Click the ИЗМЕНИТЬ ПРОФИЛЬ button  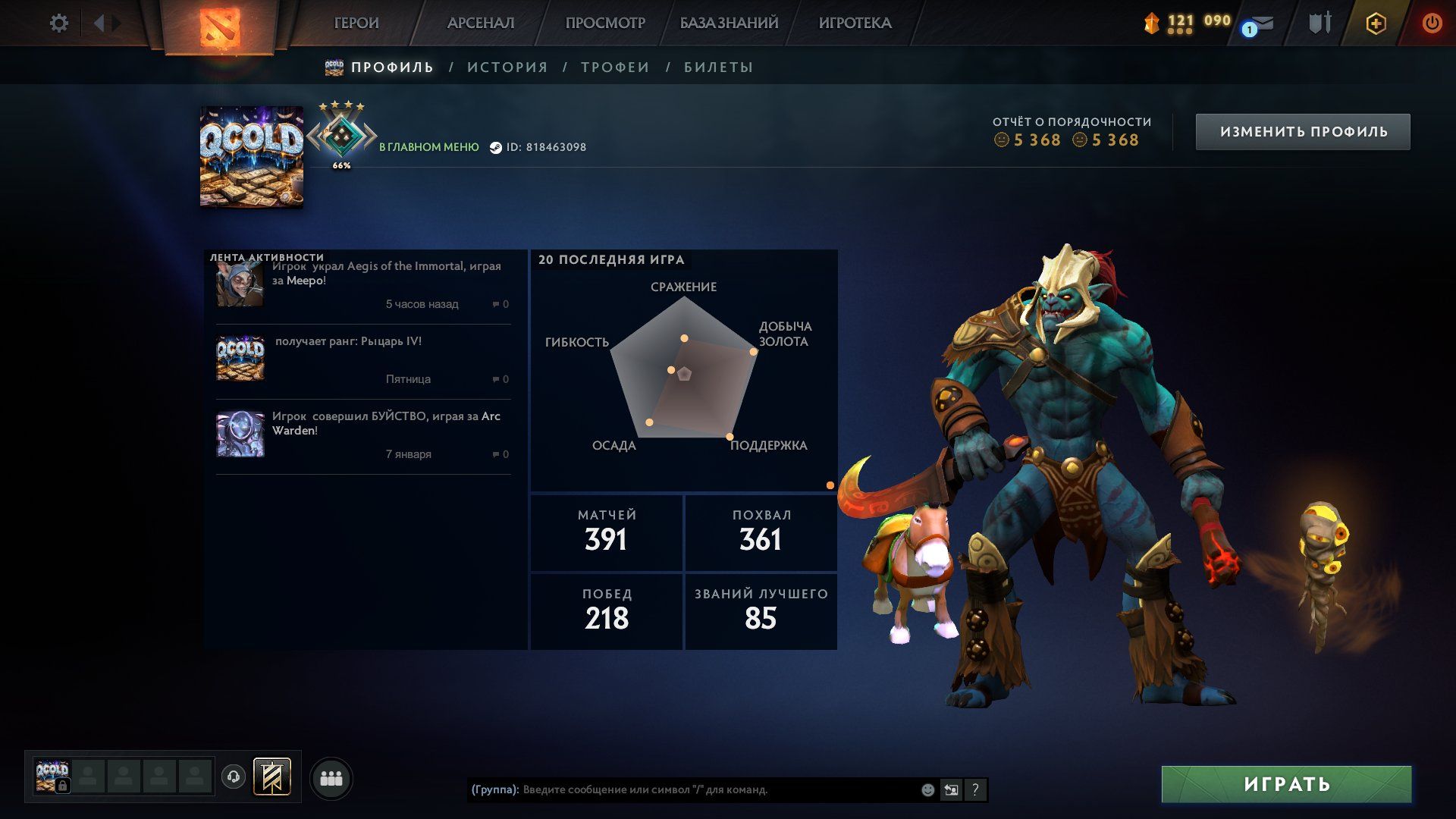[x=1303, y=132]
